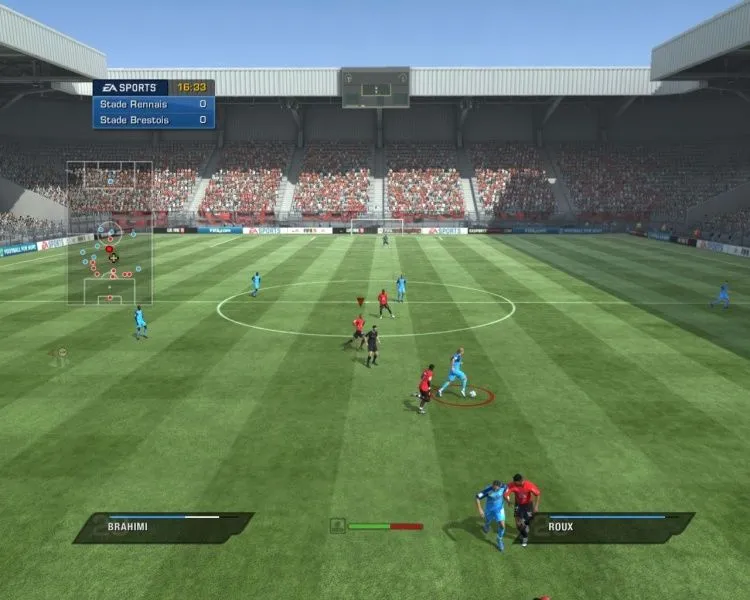Select the ROUX player name panel
The width and height of the screenshot is (750, 600).
click(610, 527)
